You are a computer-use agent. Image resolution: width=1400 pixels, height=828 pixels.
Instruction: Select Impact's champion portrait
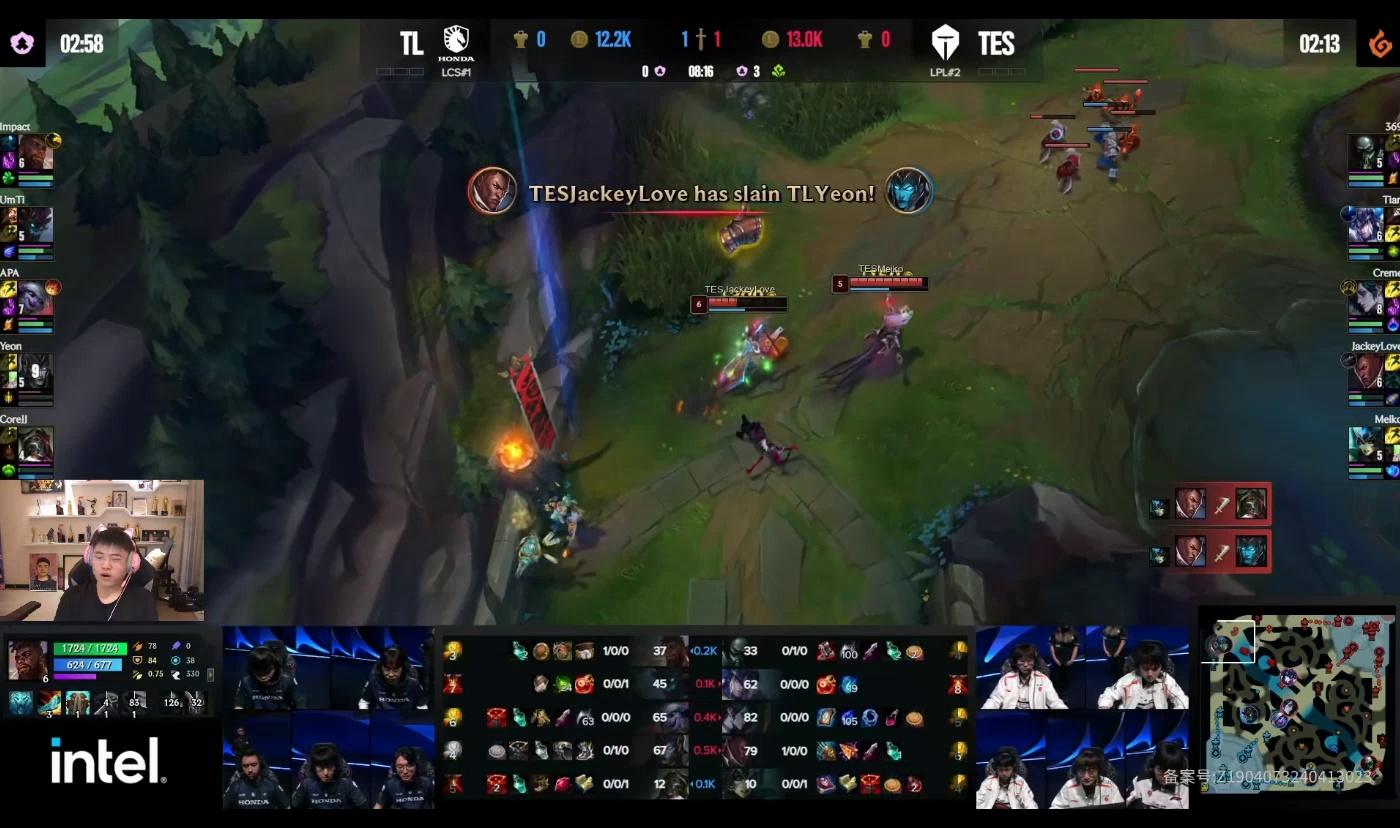pos(35,152)
